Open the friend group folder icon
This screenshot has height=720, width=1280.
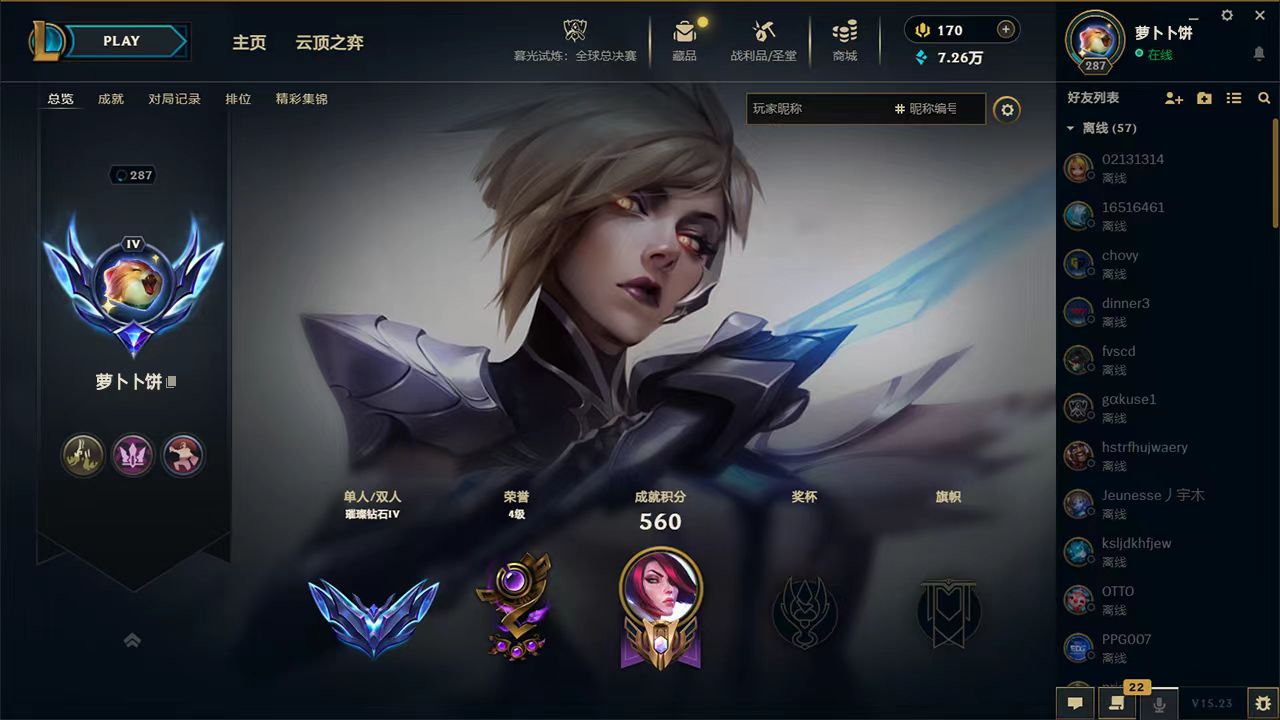1203,98
